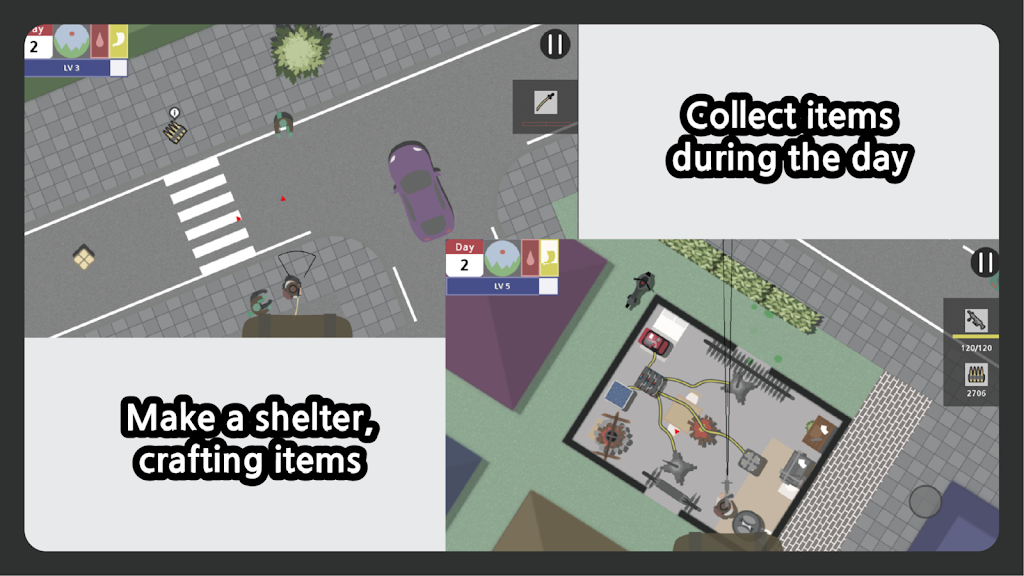Open the Day 2 calendar above LV 3
1024x576 pixels.
click(36, 42)
